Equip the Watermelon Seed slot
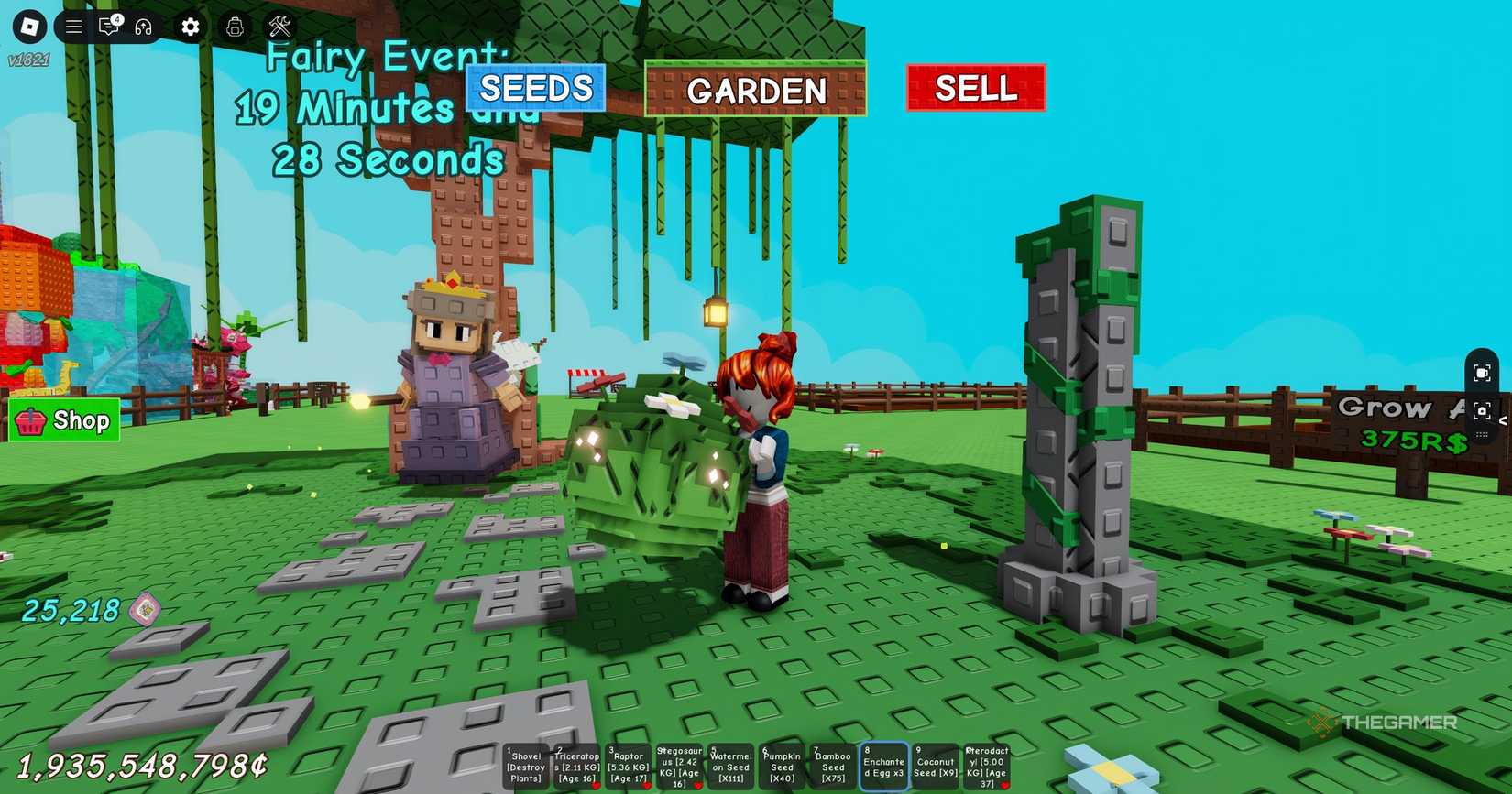The height and width of the screenshot is (794, 1512). (x=731, y=767)
